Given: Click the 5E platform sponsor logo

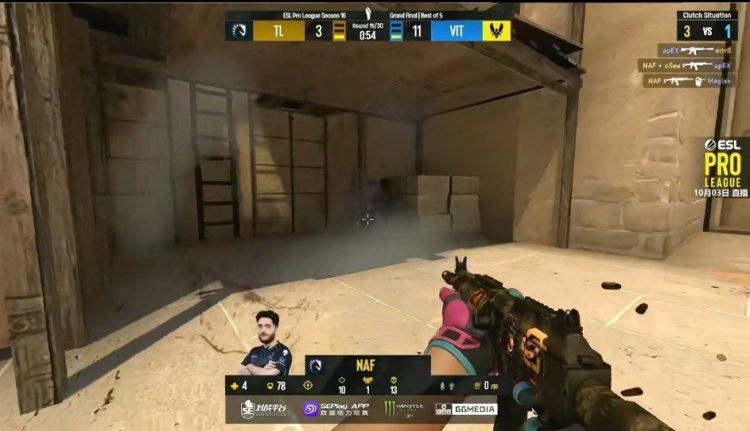Looking at the screenshot, I should pyautogui.click(x=266, y=409).
